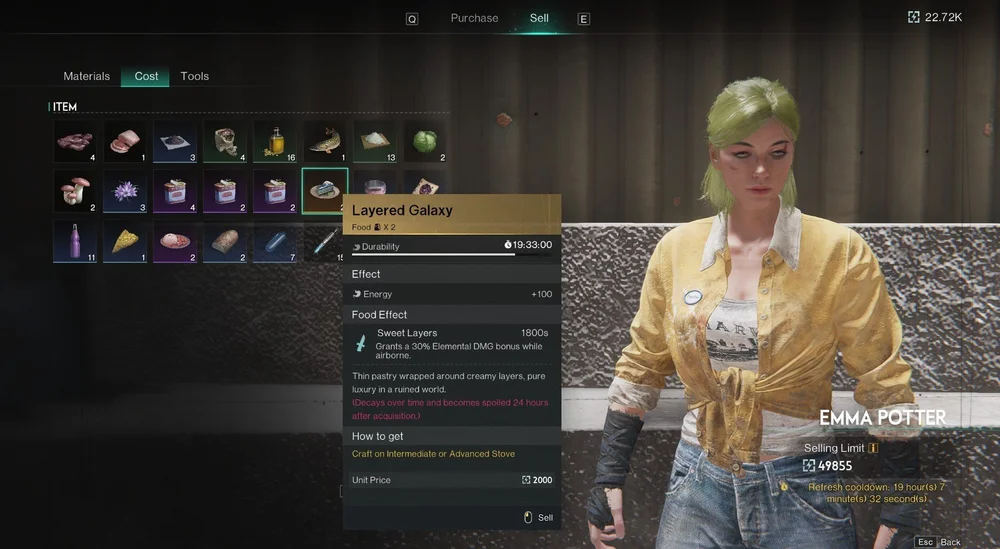The image size is (1000, 549).
Task: Choose the pile of salt slot
Action: pos(375,142)
